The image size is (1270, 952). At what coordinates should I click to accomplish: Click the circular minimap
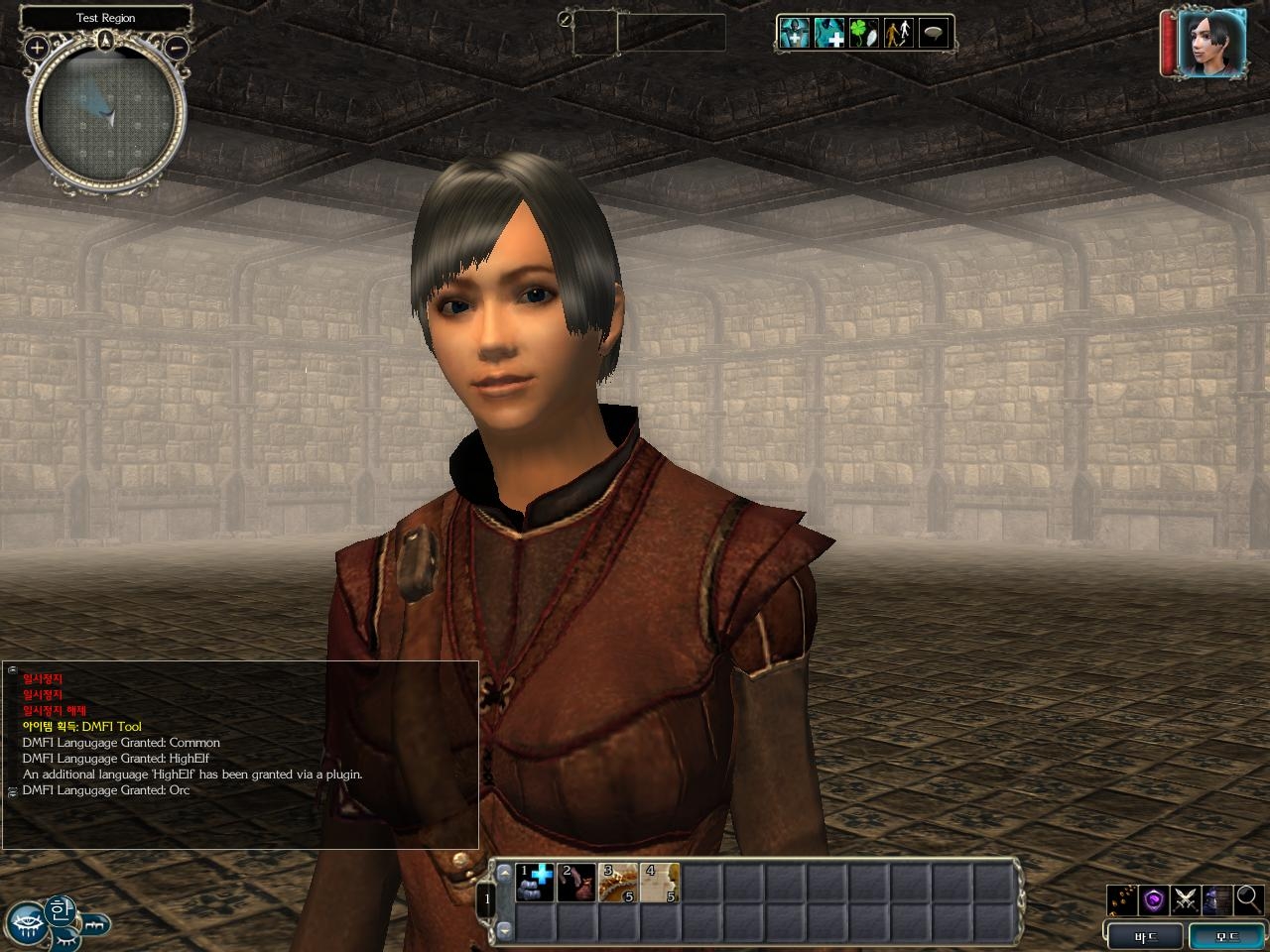pyautogui.click(x=106, y=116)
